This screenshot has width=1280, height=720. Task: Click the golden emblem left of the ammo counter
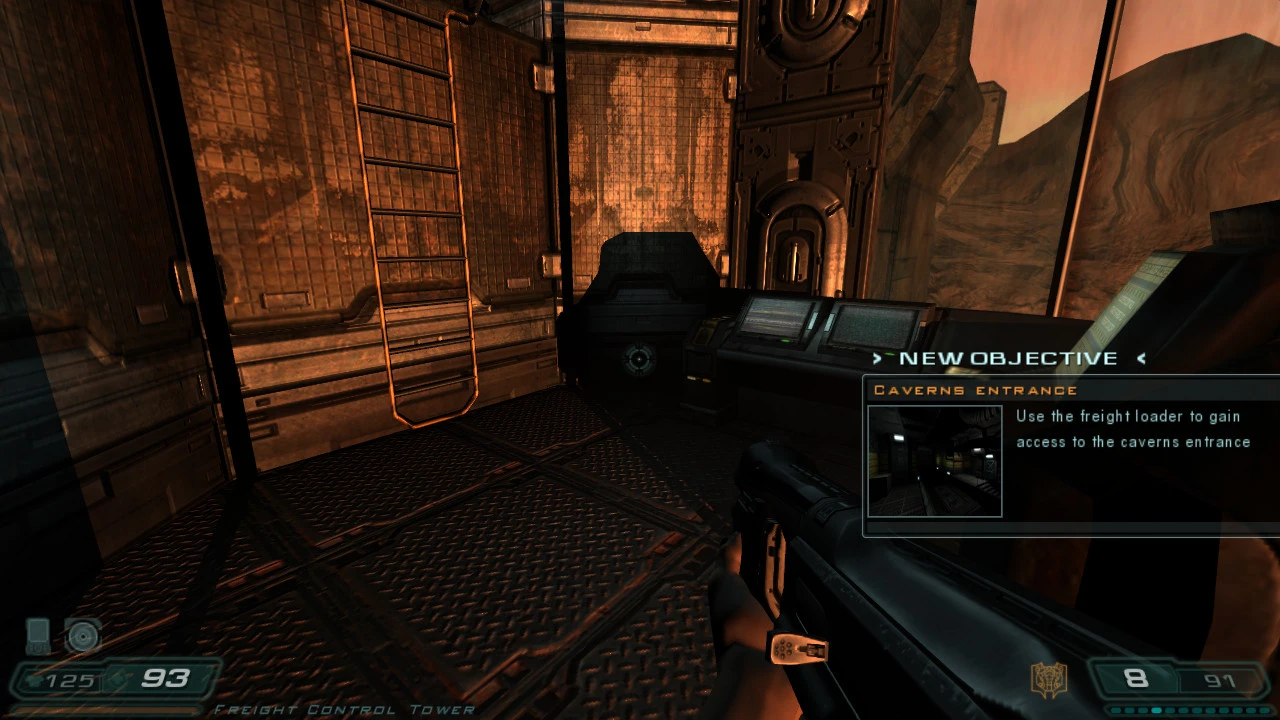[1049, 677]
